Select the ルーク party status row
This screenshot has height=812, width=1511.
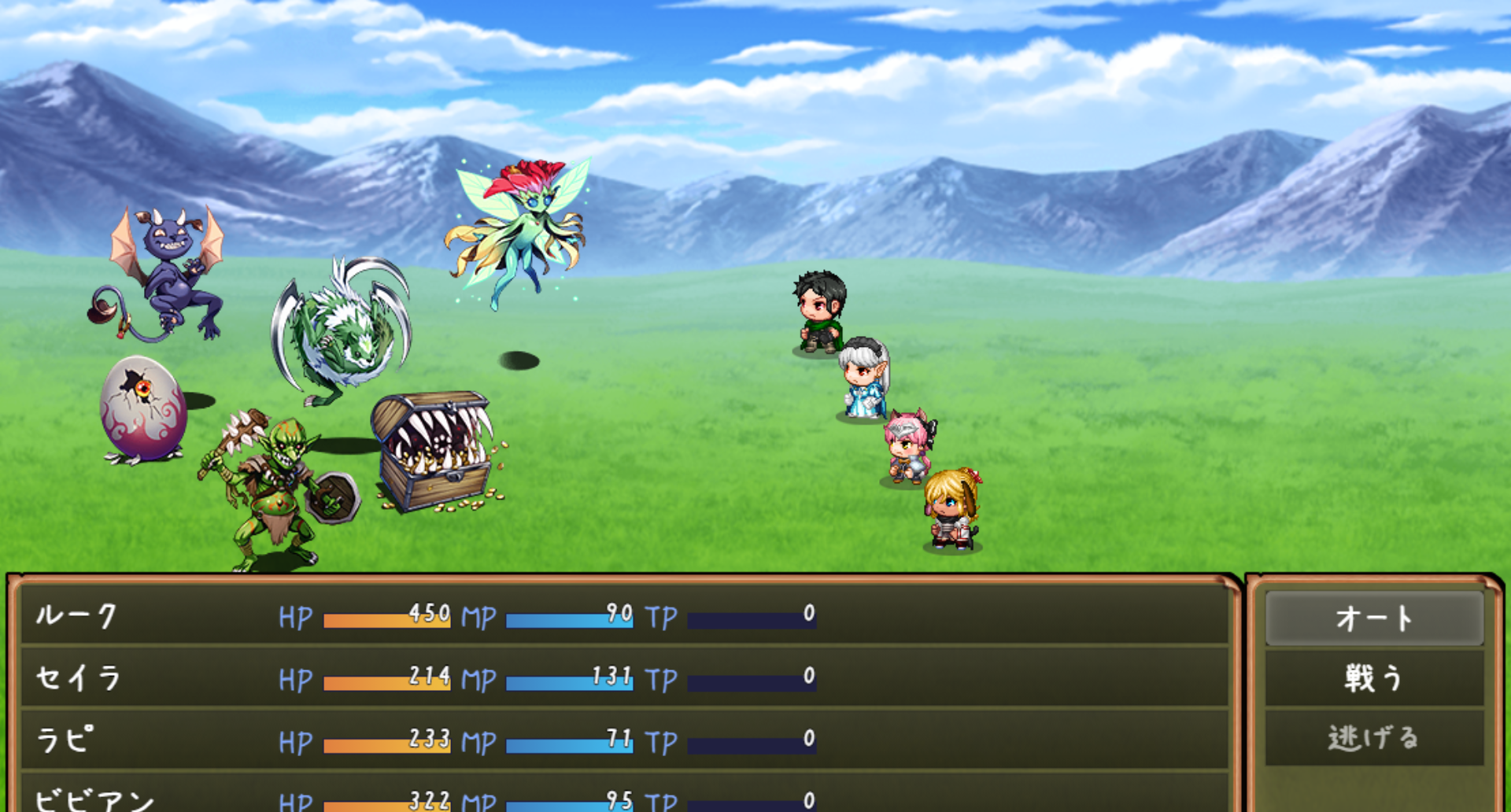pyautogui.click(x=623, y=615)
